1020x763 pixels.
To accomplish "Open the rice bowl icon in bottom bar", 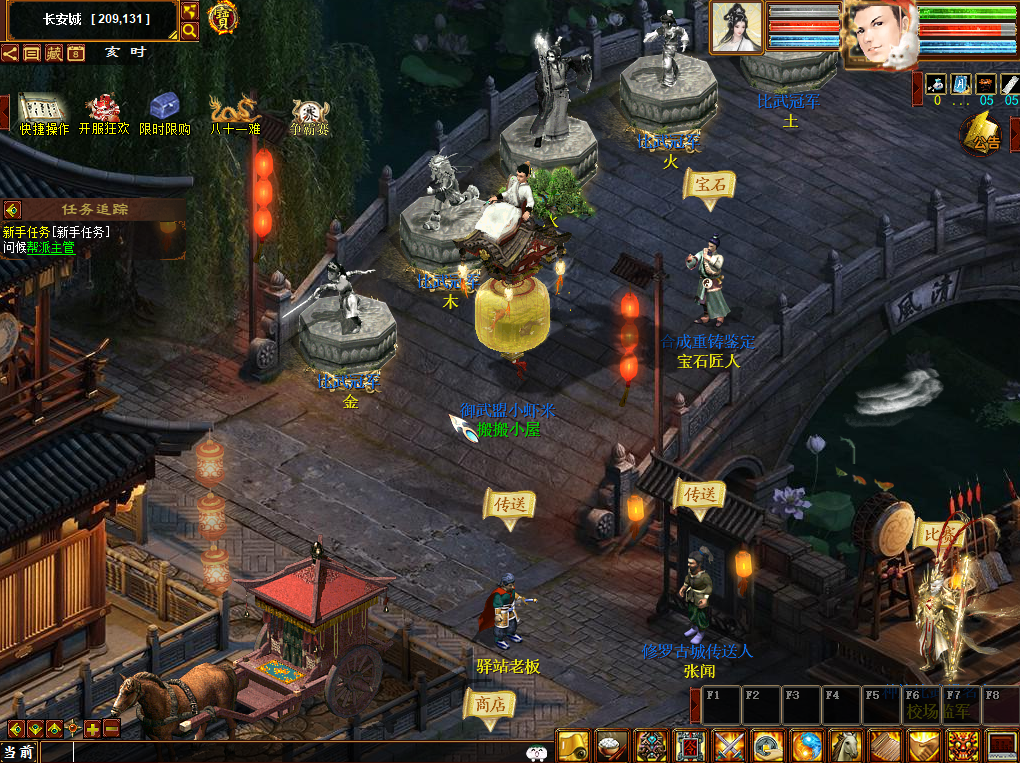I will click(611, 746).
